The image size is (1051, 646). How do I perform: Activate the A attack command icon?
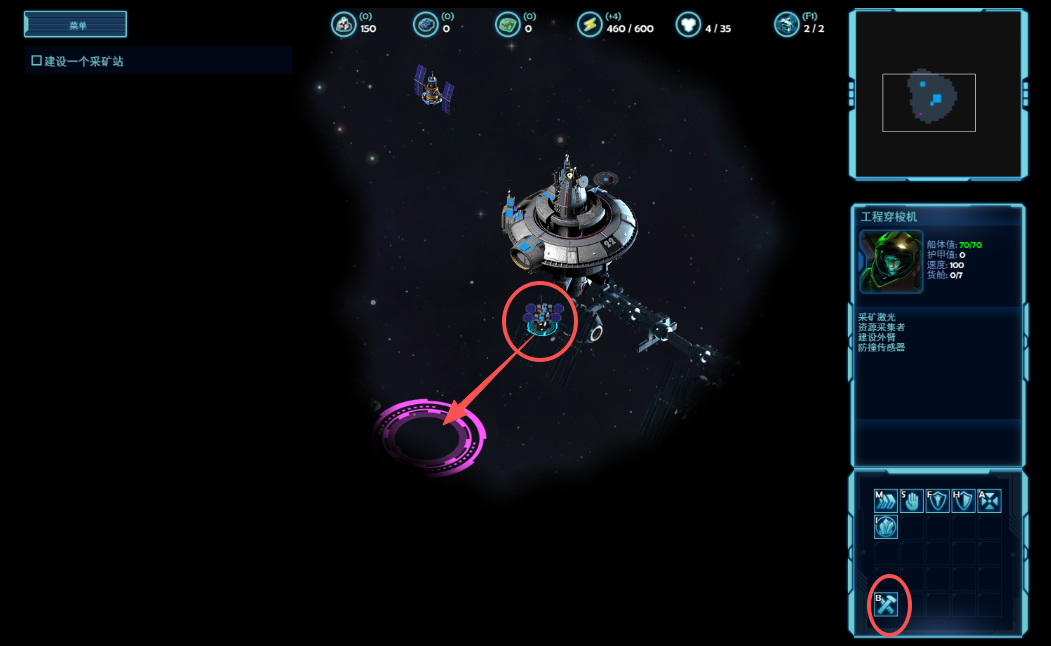coord(989,500)
